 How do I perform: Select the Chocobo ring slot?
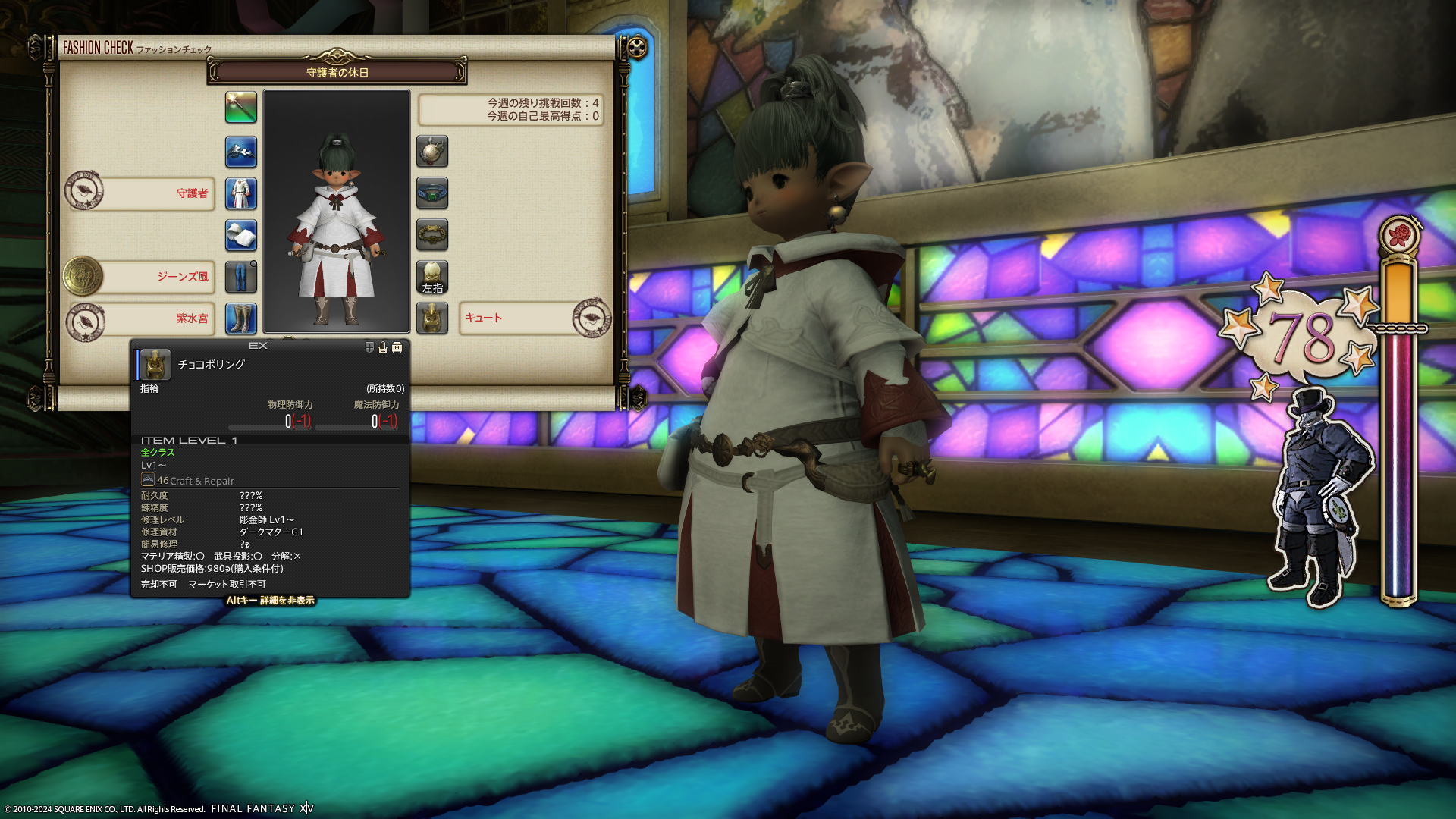pos(432,318)
